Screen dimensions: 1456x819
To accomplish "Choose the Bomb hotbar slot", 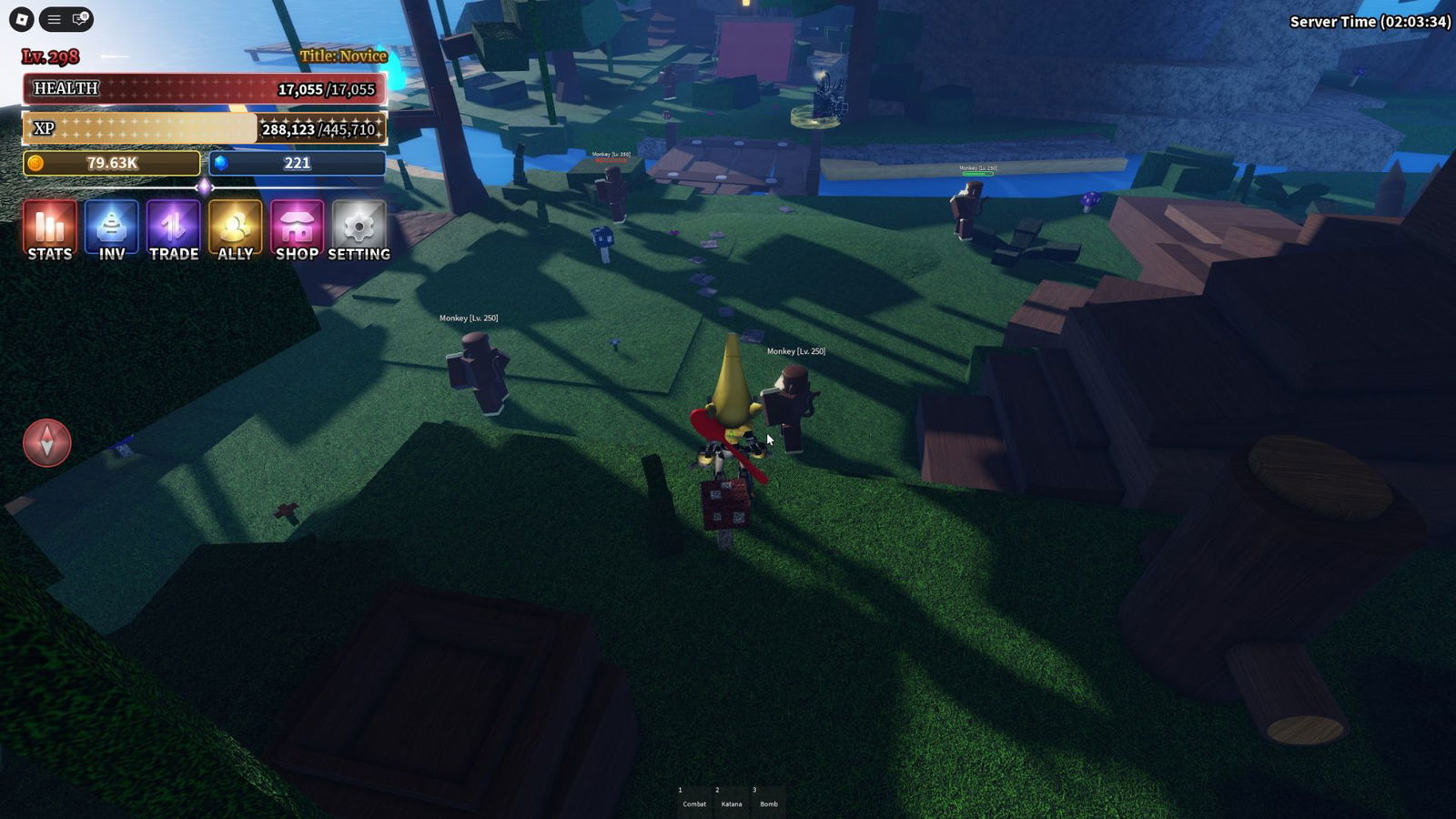I will (769, 798).
